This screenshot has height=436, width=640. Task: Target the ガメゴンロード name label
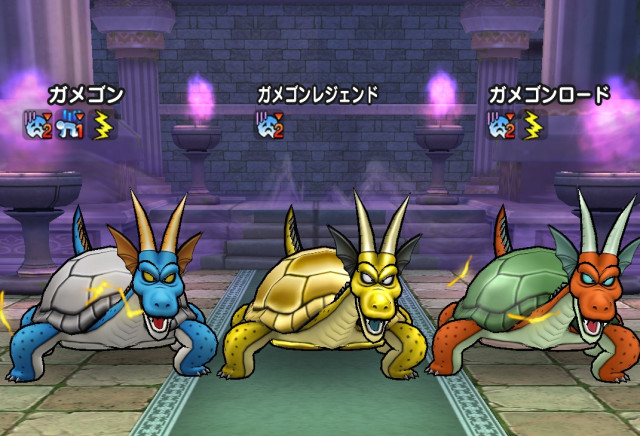tap(548, 96)
